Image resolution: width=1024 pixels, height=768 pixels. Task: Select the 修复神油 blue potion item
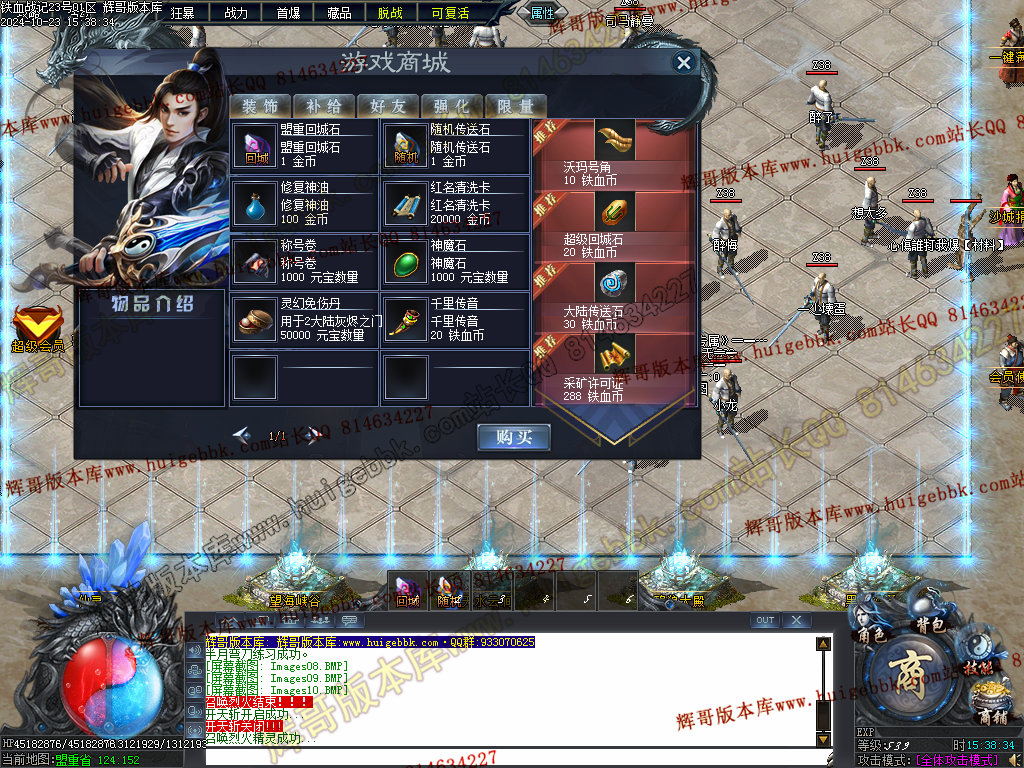point(304,205)
